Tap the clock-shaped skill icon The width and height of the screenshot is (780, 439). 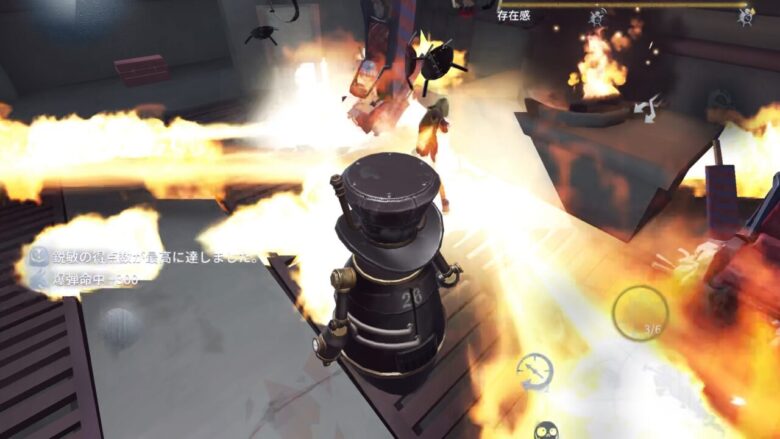[535, 371]
